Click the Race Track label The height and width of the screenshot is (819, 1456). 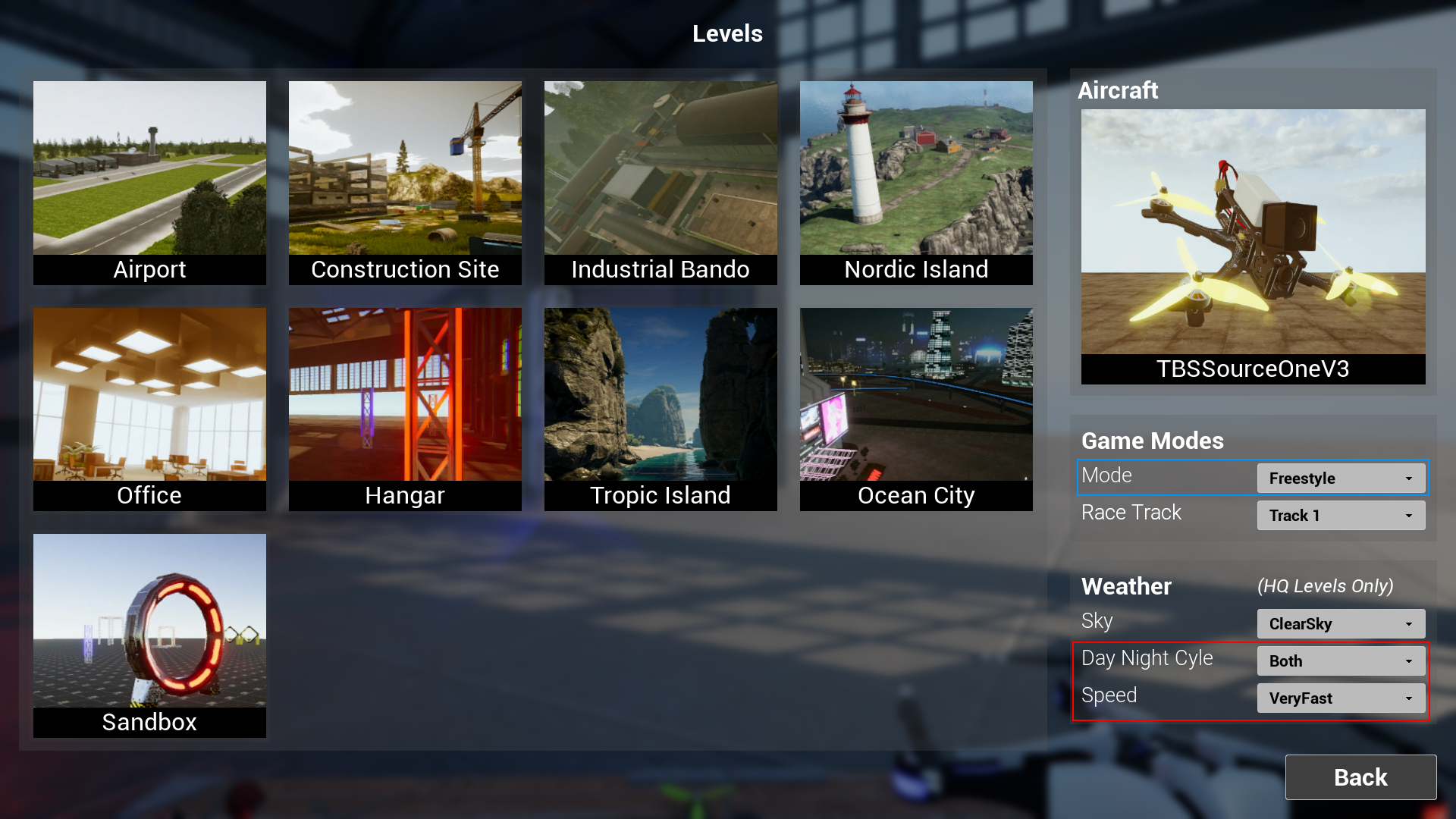1131,513
